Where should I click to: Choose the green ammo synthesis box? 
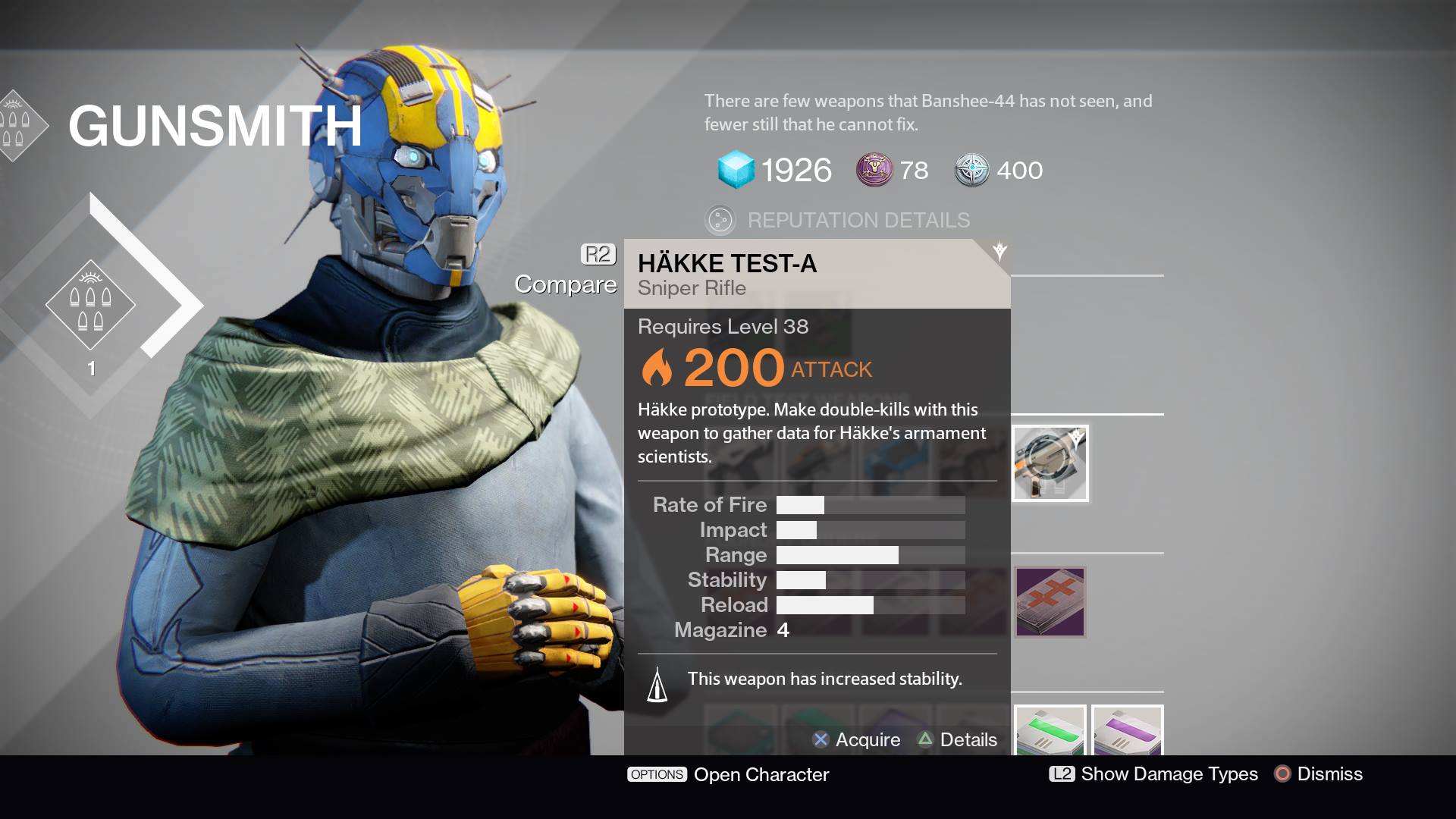point(1050,731)
